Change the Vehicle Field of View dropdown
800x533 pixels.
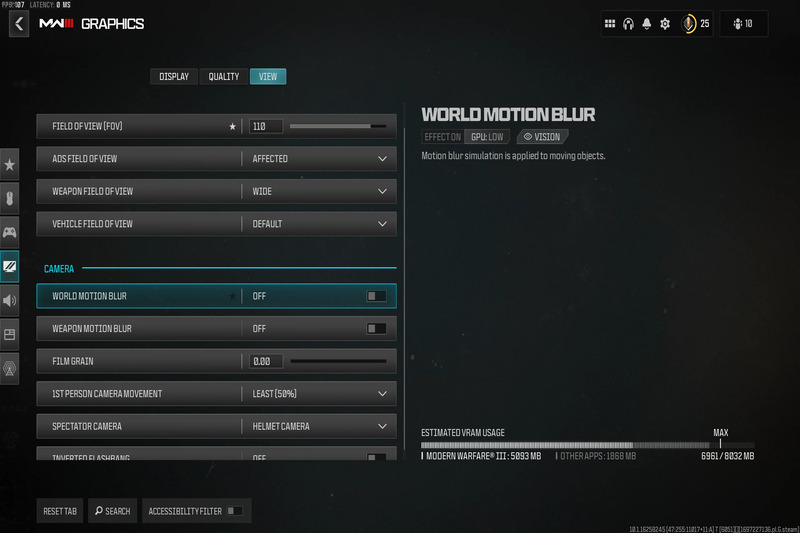pos(319,224)
